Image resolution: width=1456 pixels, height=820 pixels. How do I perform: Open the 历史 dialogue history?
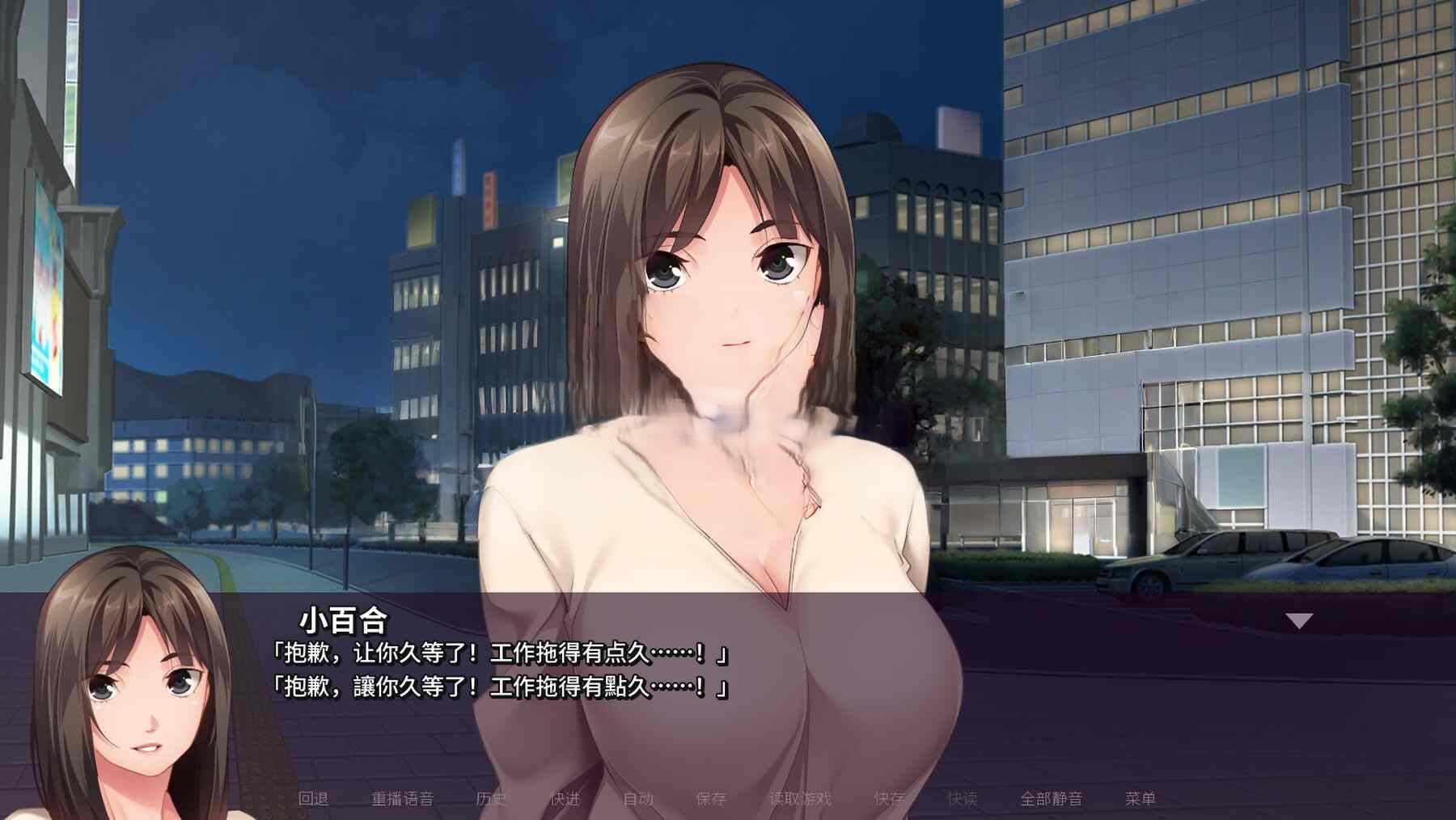(491, 799)
